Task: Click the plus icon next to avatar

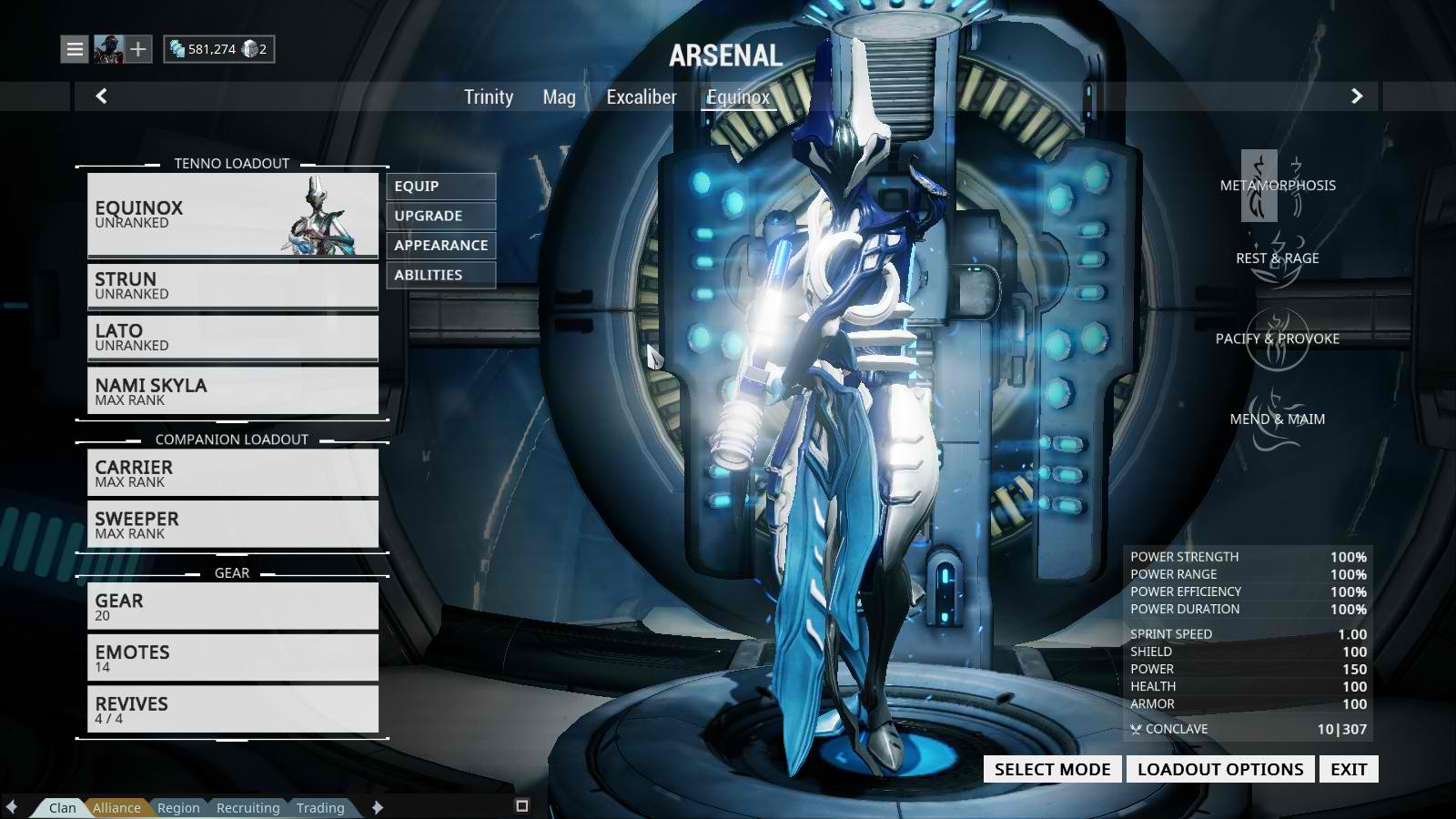Action: [x=138, y=49]
